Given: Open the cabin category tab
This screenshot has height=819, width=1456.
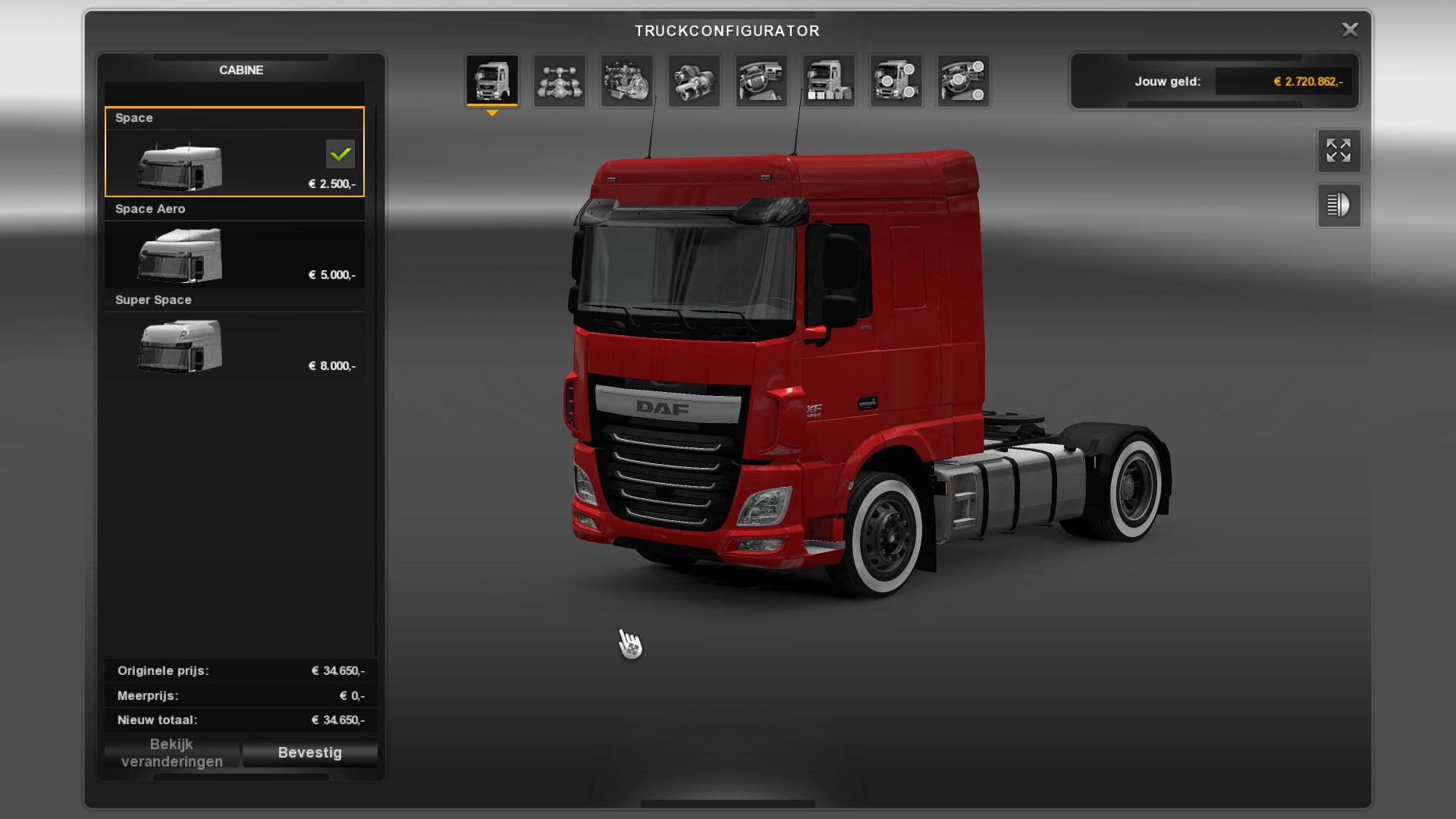Looking at the screenshot, I should coord(492,80).
